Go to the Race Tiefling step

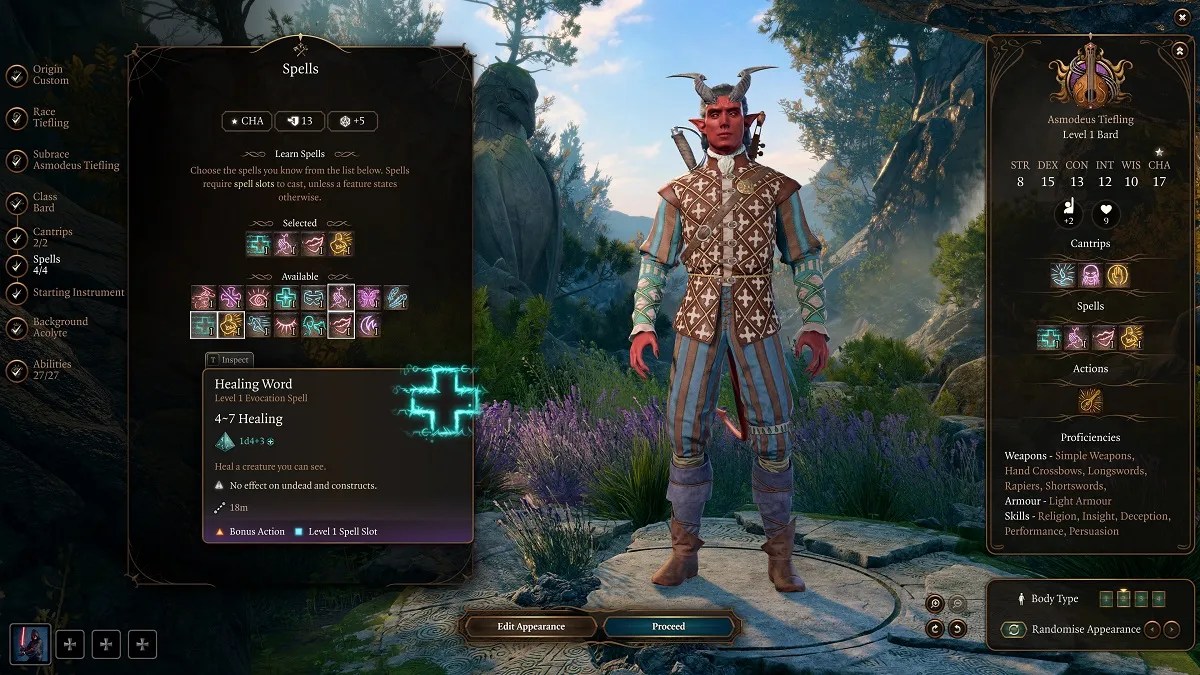[x=50, y=118]
